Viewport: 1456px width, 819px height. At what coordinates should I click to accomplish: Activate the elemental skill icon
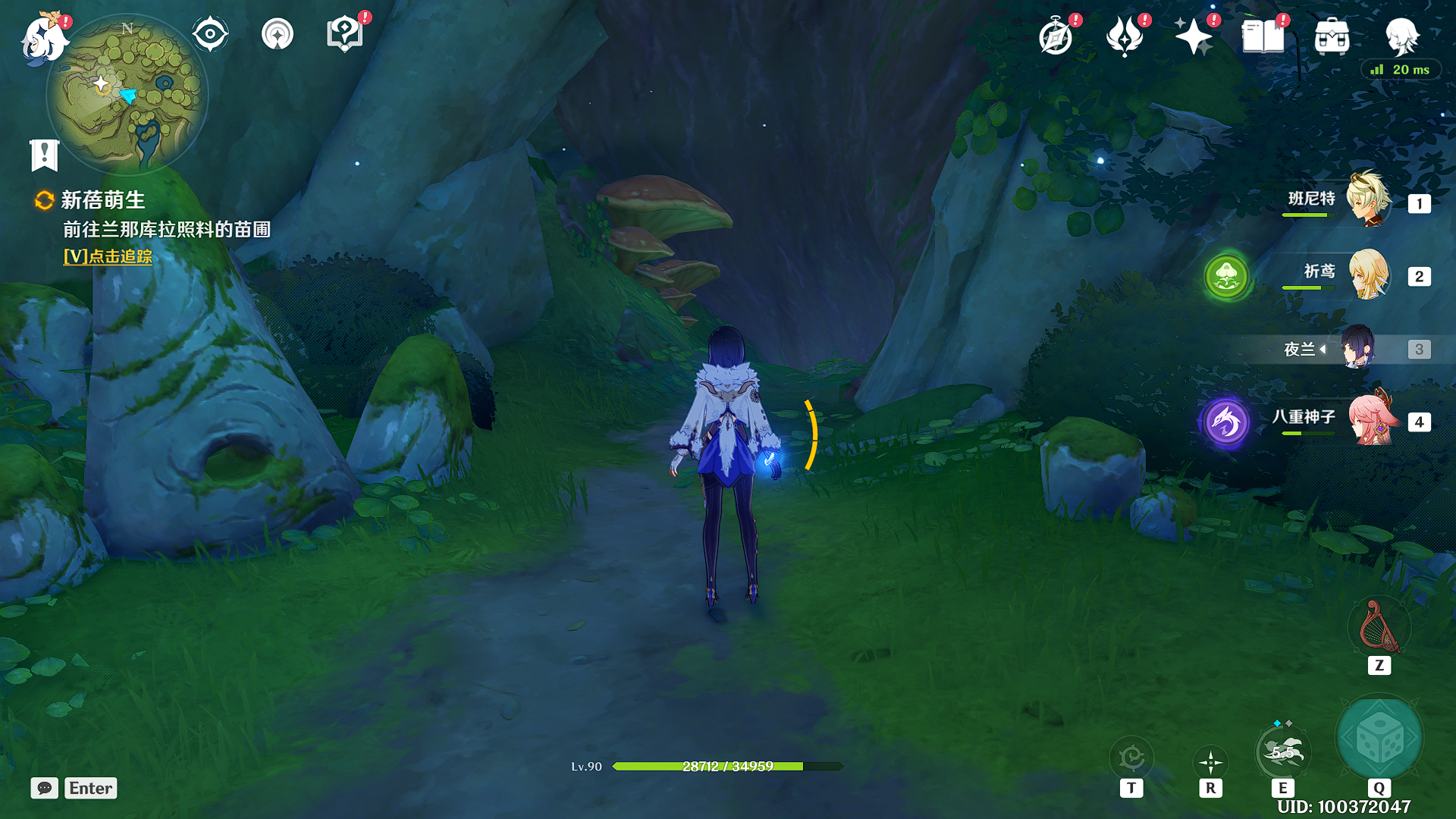click(x=1282, y=752)
